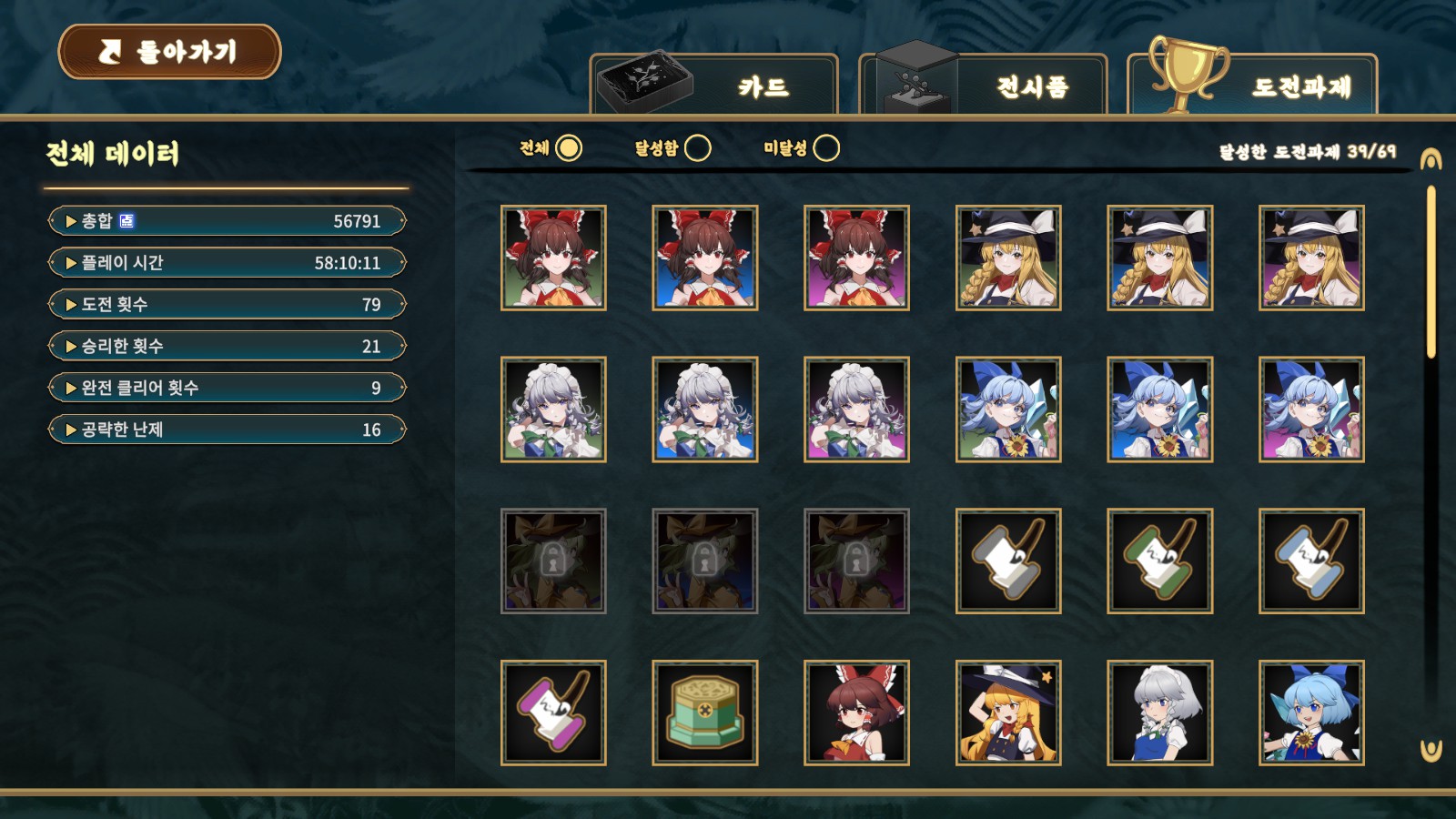The image size is (1456, 819).
Task: Open the 도전 횟수 row
Action: [x=227, y=305]
